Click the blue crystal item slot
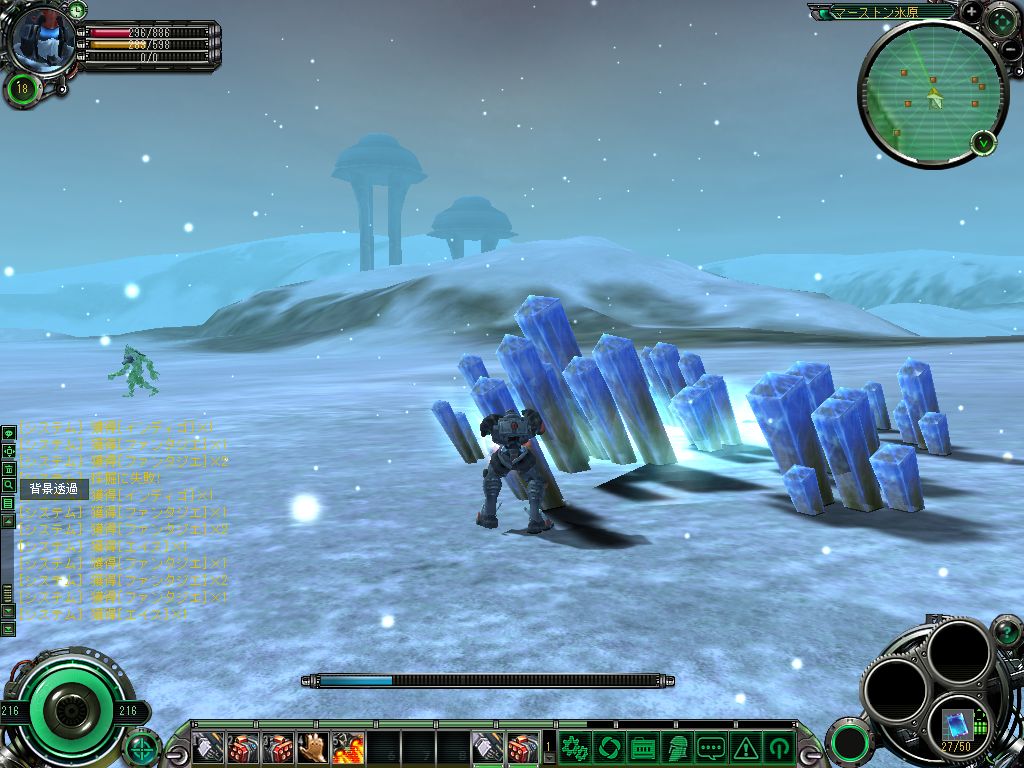1024x768 pixels. 957,722
